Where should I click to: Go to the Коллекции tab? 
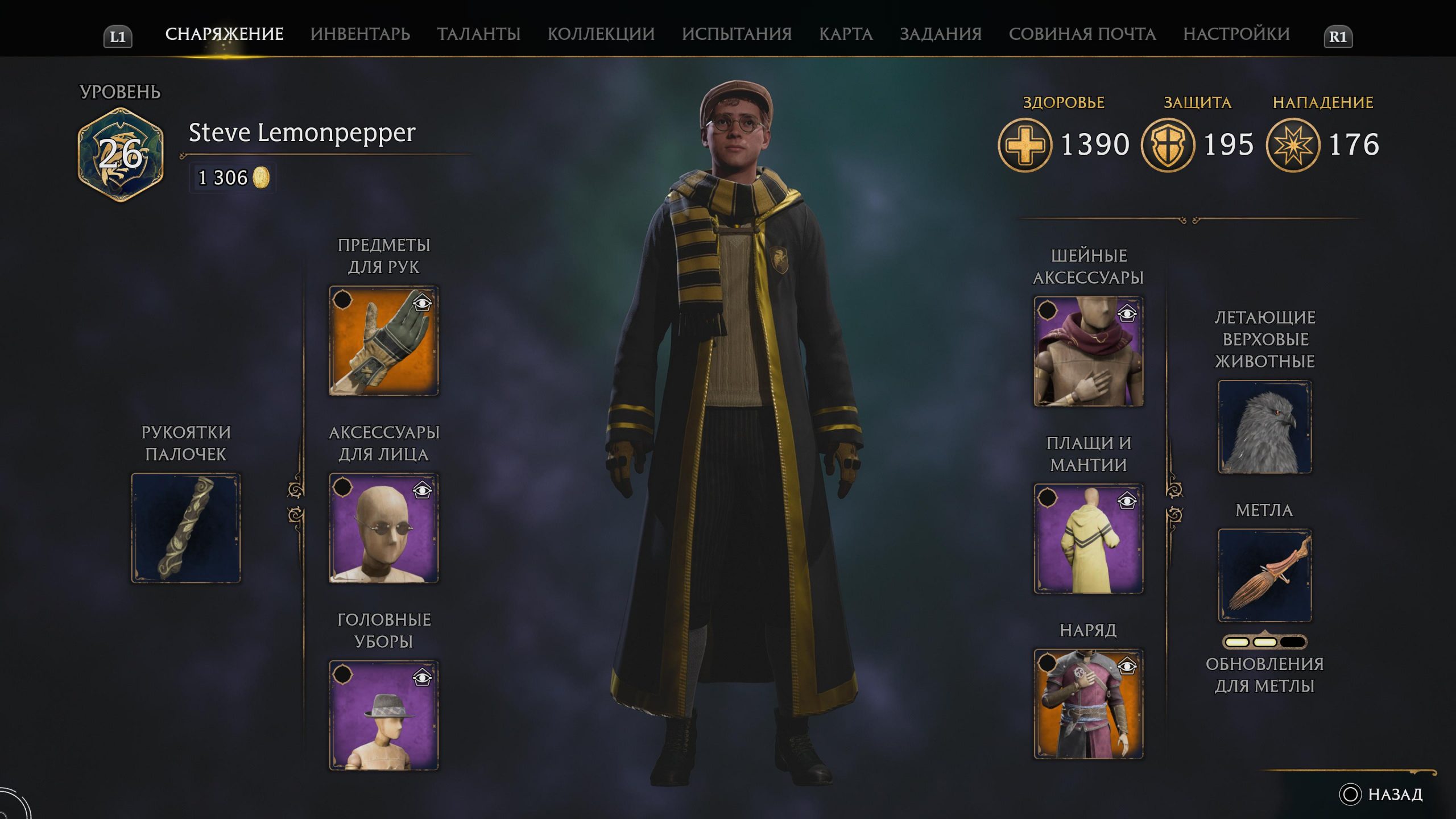click(x=601, y=34)
